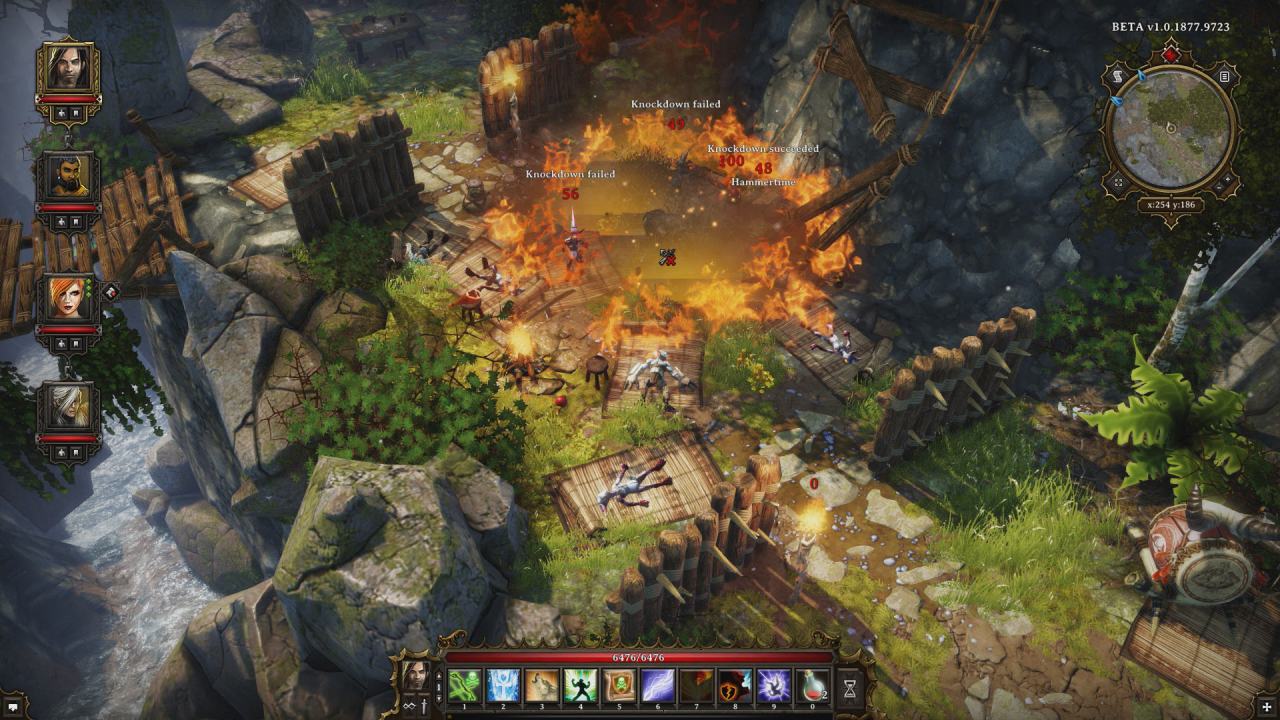1280x720 pixels.
Task: Expand the hotbar using the up arrow beside the portrait
Action: (x=437, y=676)
